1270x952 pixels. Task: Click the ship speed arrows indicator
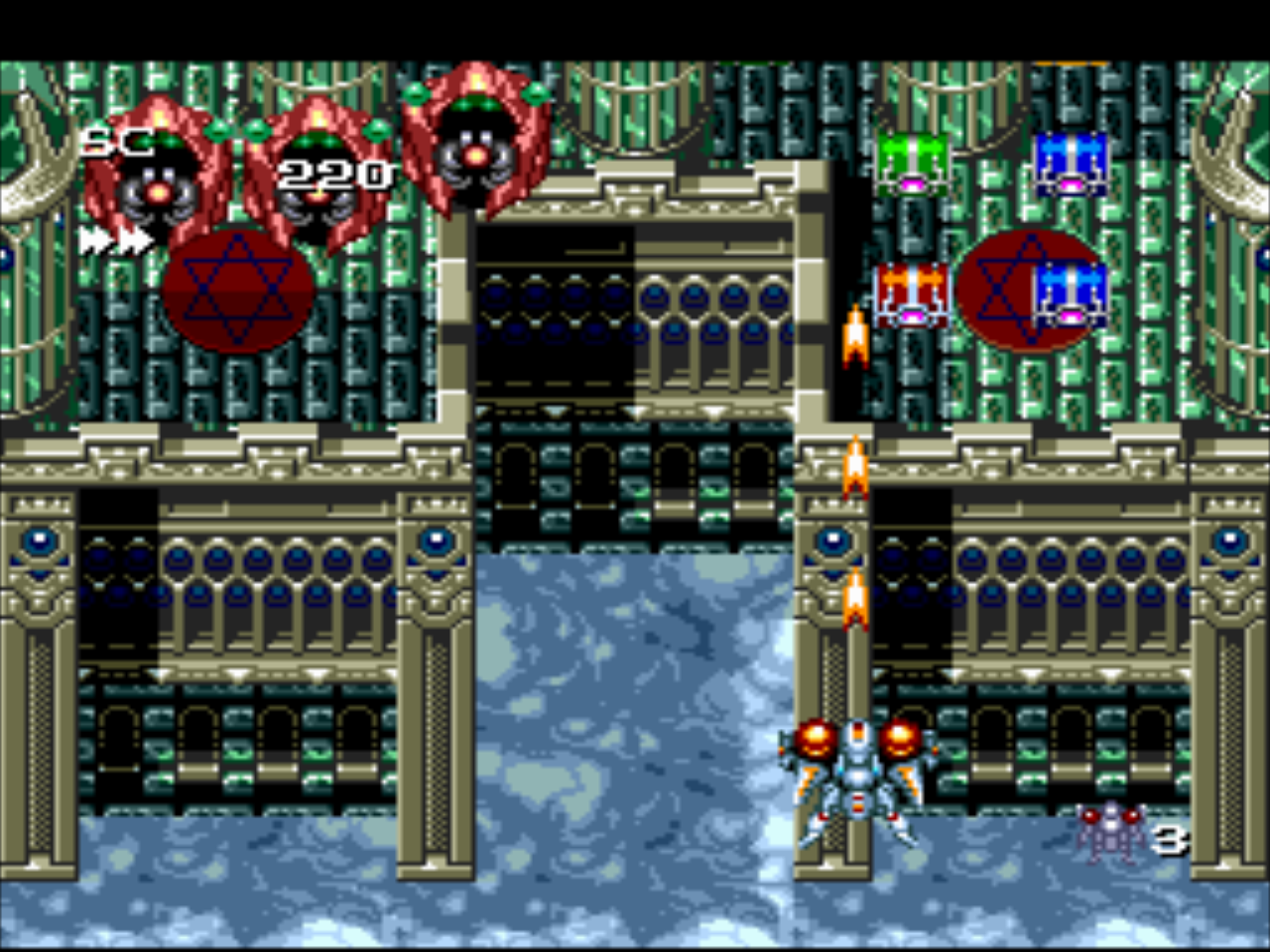(115, 240)
